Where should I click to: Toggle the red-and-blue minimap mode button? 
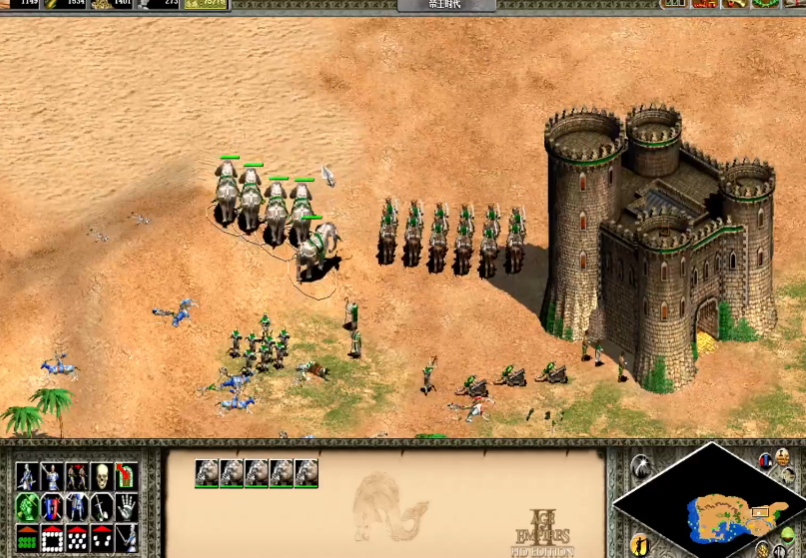pos(766,461)
